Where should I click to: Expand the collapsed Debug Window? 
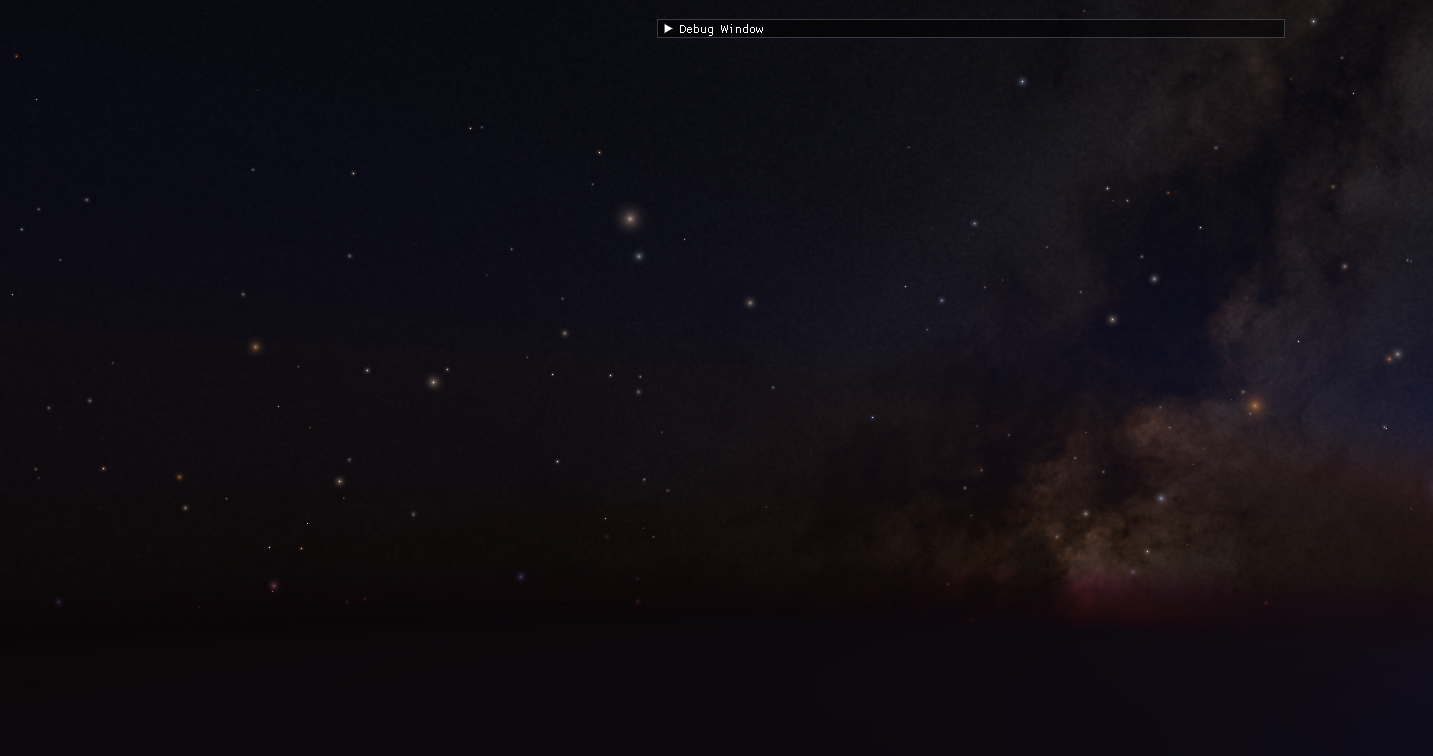tap(668, 29)
